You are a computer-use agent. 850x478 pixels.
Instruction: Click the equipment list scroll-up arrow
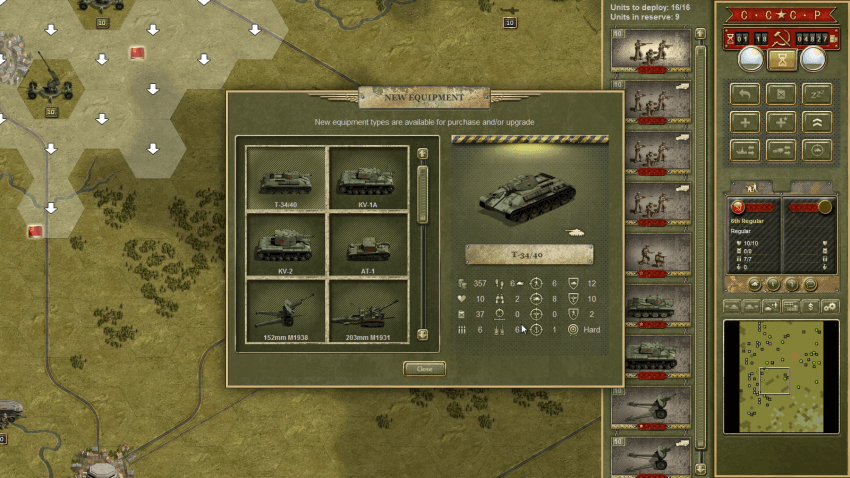coord(422,154)
